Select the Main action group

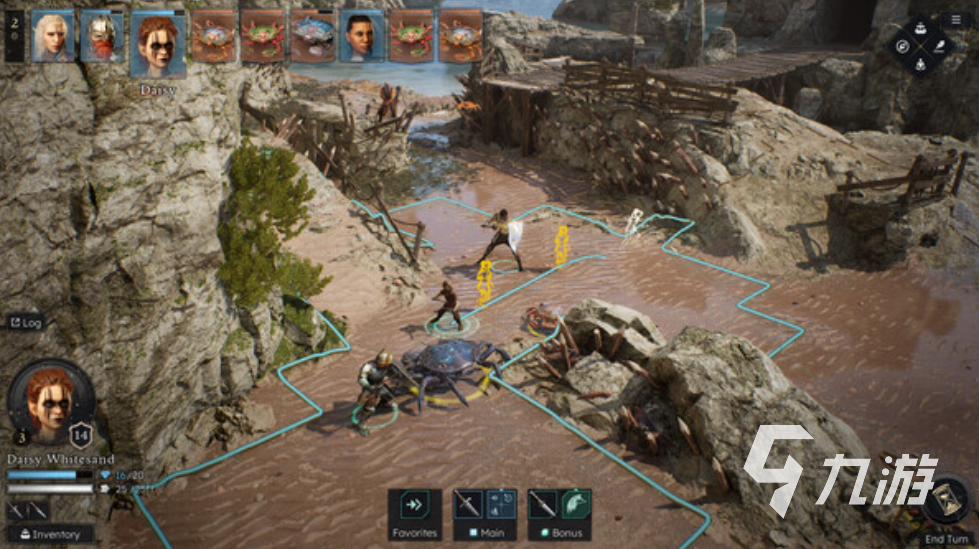(x=485, y=515)
